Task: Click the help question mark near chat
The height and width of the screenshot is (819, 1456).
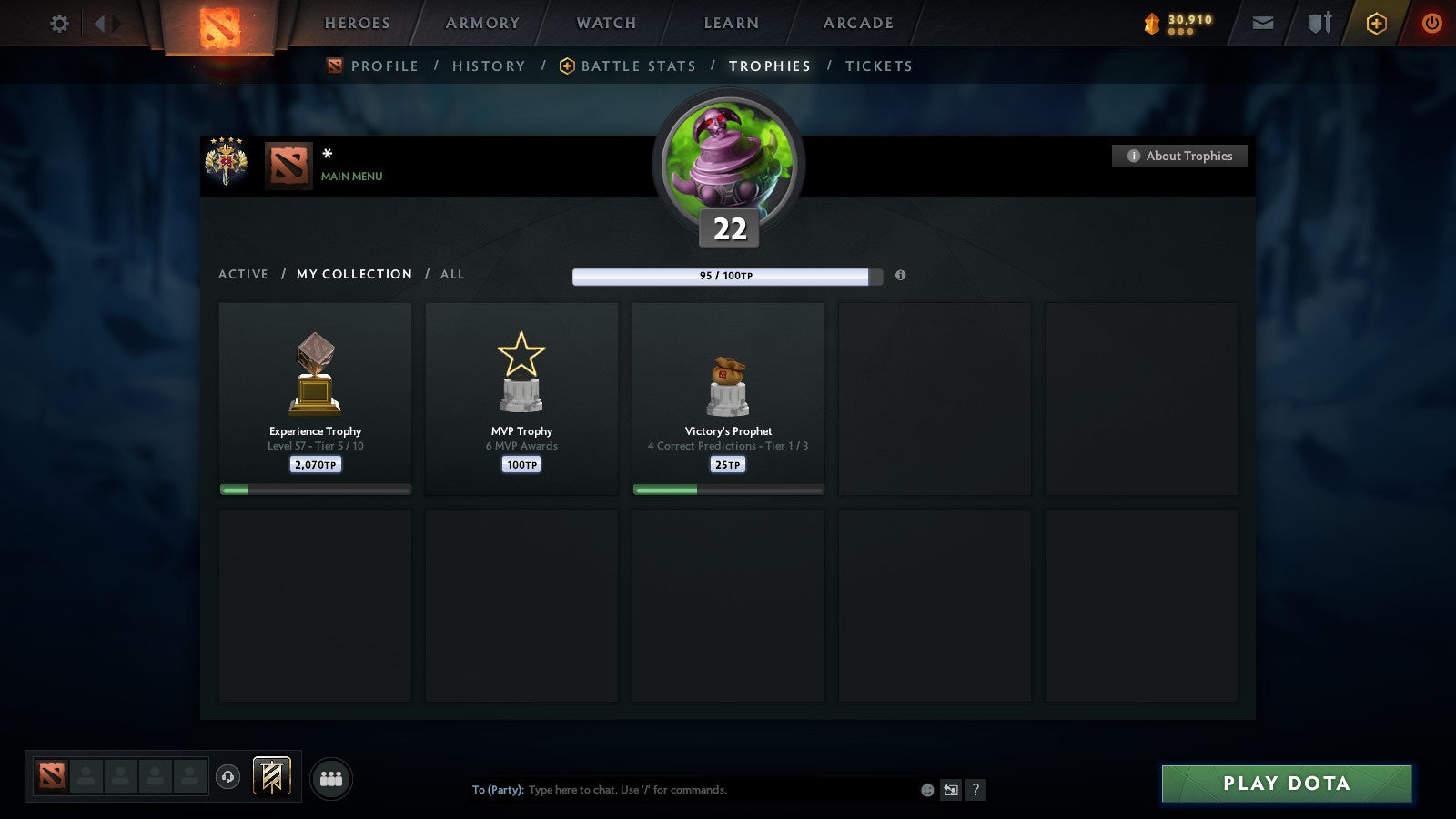Action: [976, 791]
